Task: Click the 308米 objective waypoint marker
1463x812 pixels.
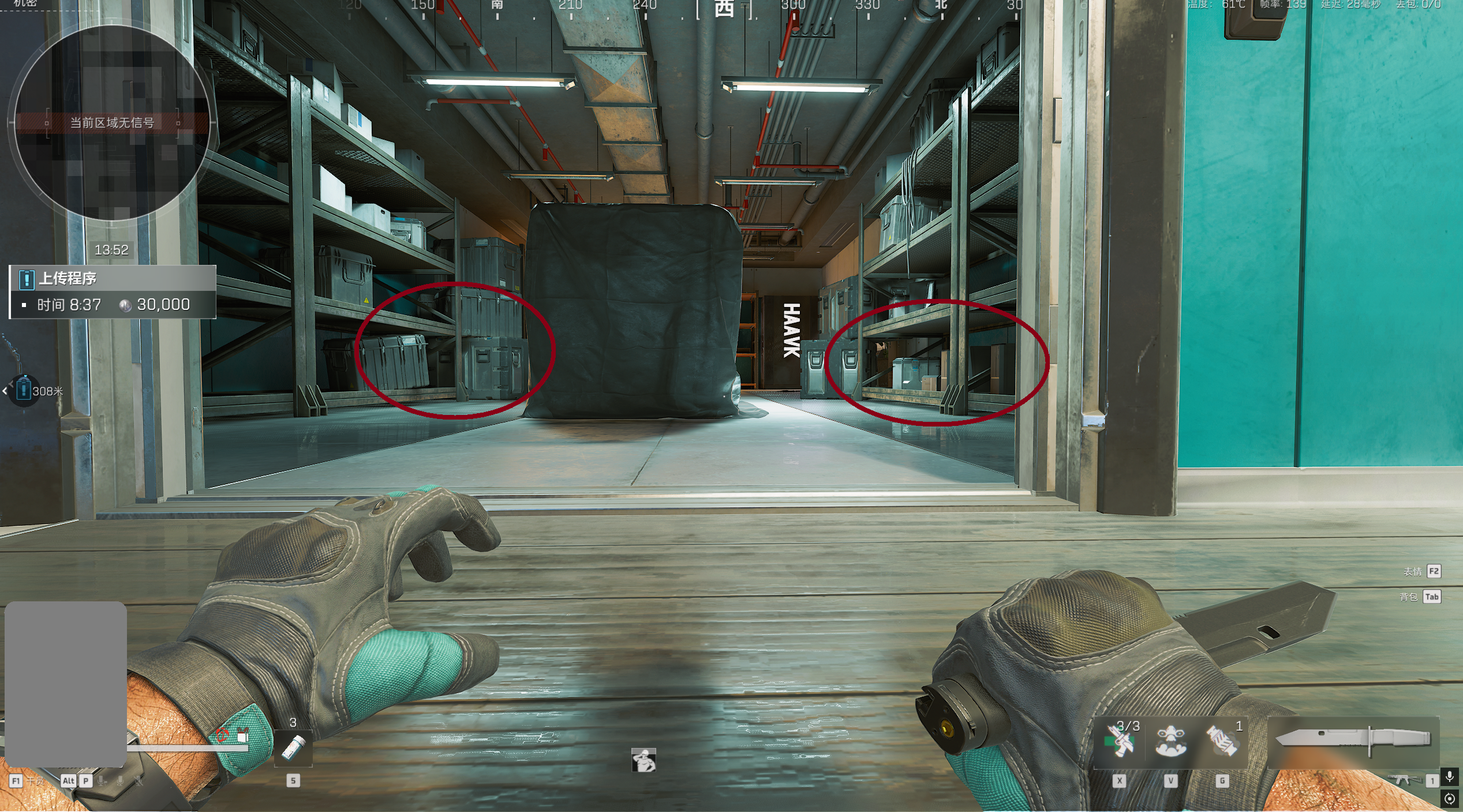Action: coord(24,391)
